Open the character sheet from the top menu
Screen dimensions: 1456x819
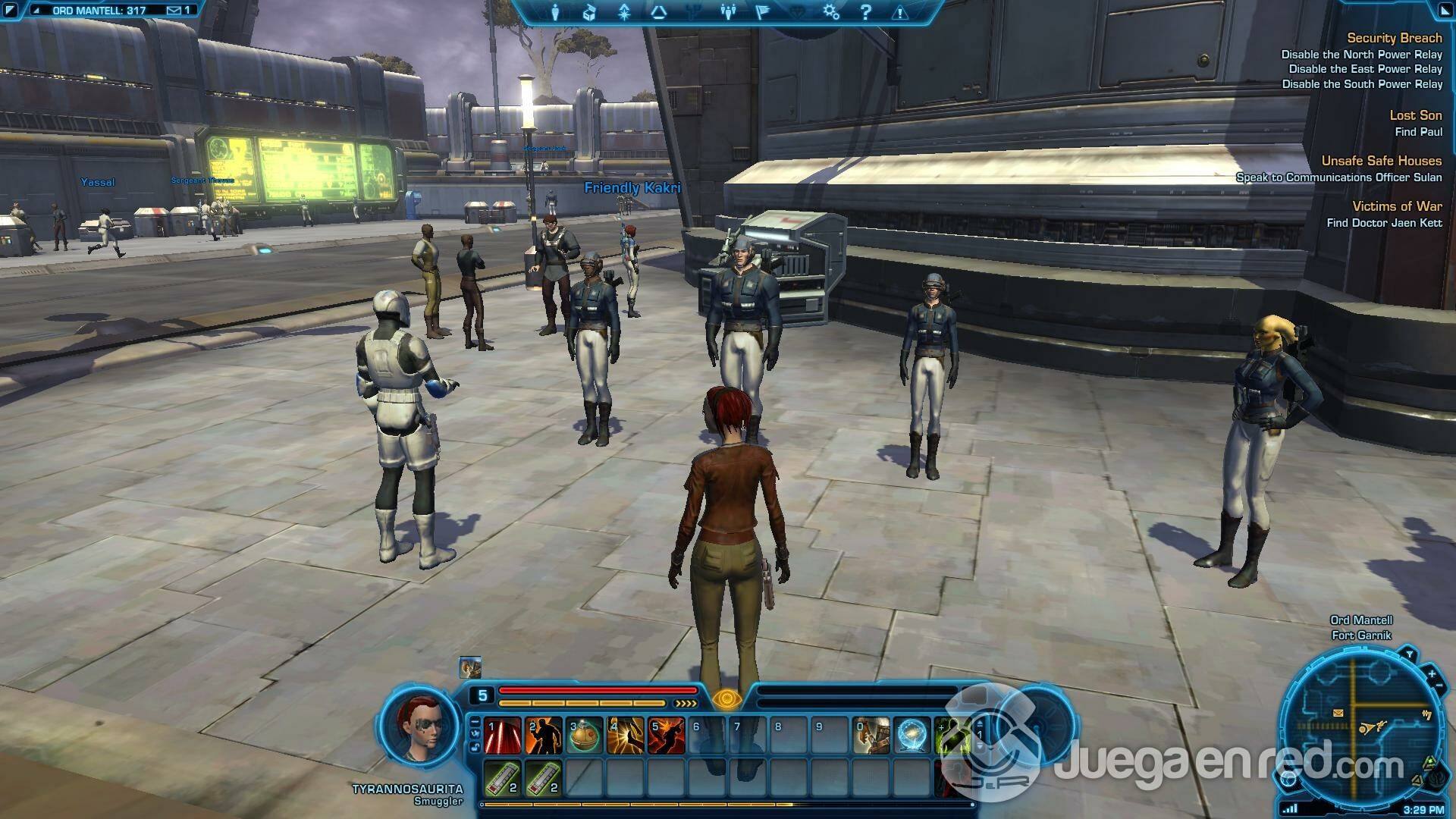coord(555,12)
